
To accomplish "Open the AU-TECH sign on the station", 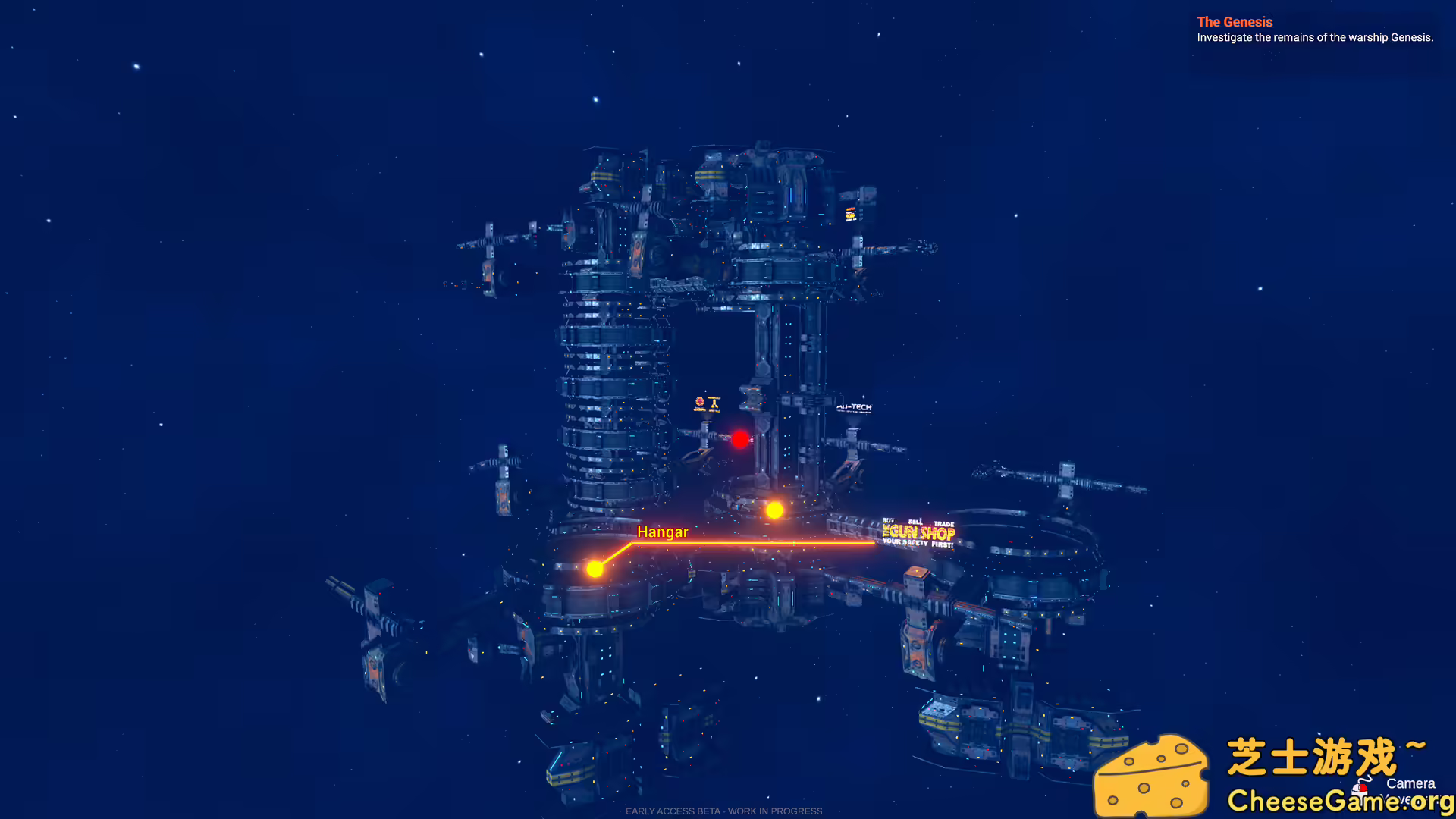I will 854,407.
